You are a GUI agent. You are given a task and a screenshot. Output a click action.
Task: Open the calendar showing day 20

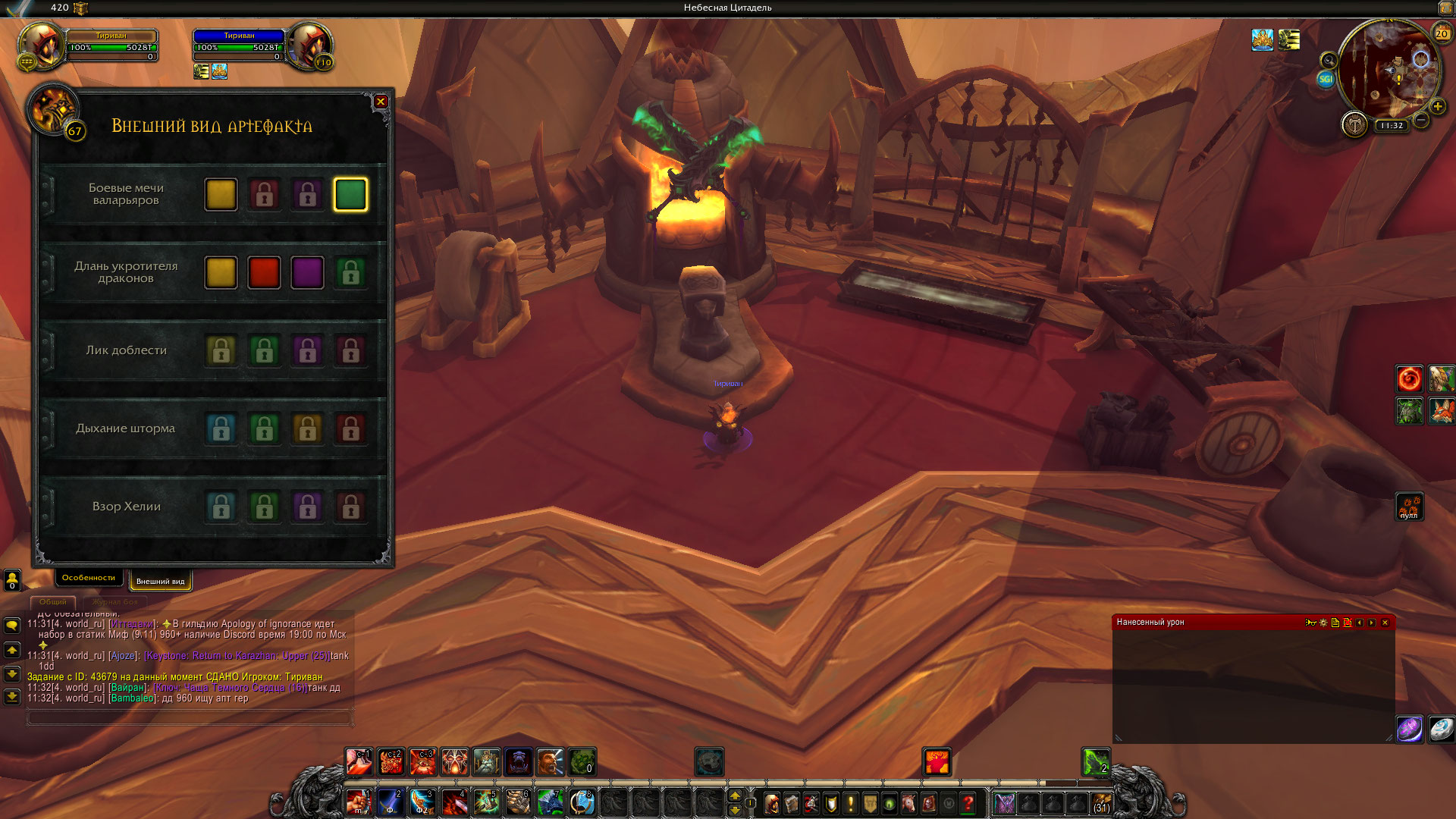1442,33
